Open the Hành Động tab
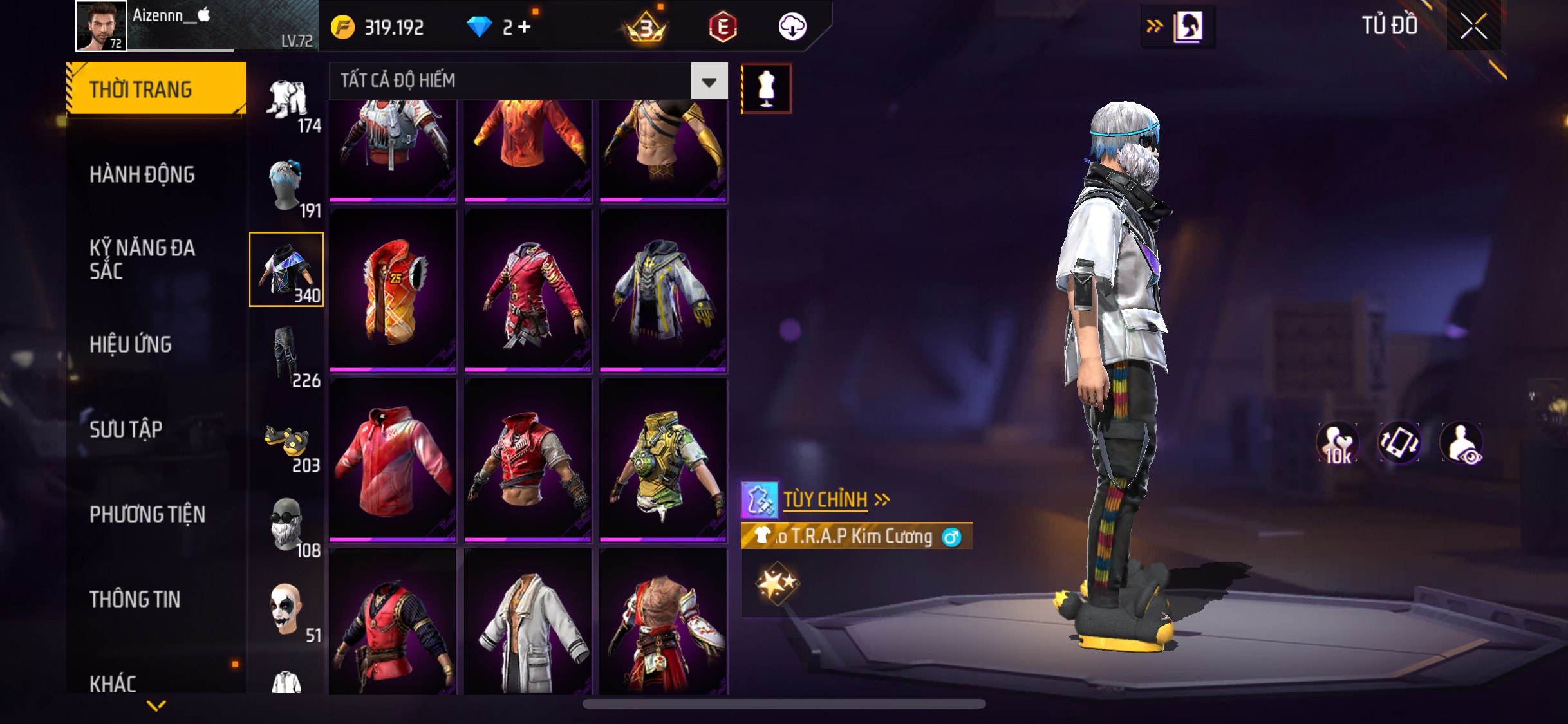1568x724 pixels. click(x=142, y=175)
